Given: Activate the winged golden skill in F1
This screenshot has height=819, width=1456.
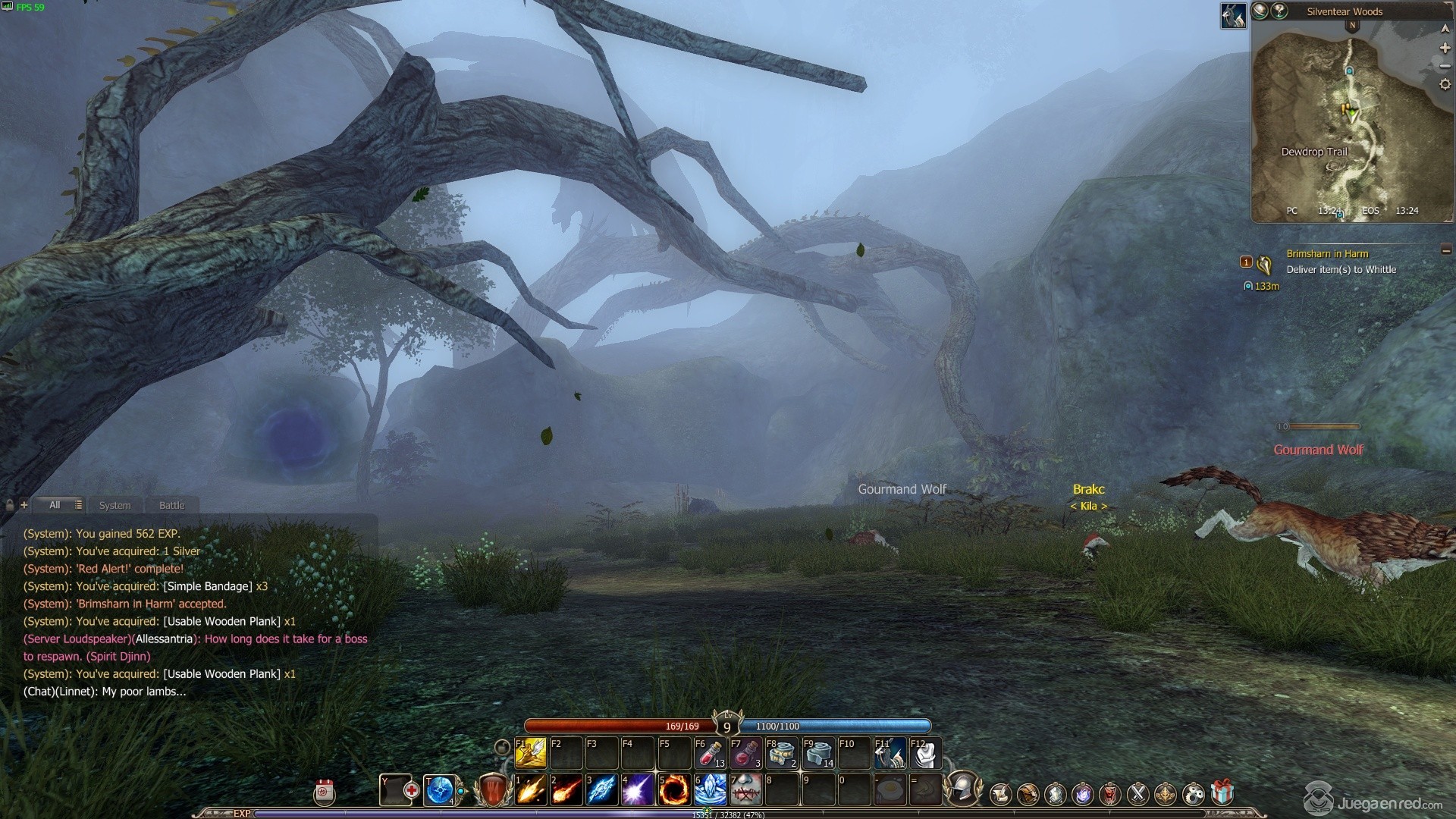Looking at the screenshot, I should click(531, 753).
